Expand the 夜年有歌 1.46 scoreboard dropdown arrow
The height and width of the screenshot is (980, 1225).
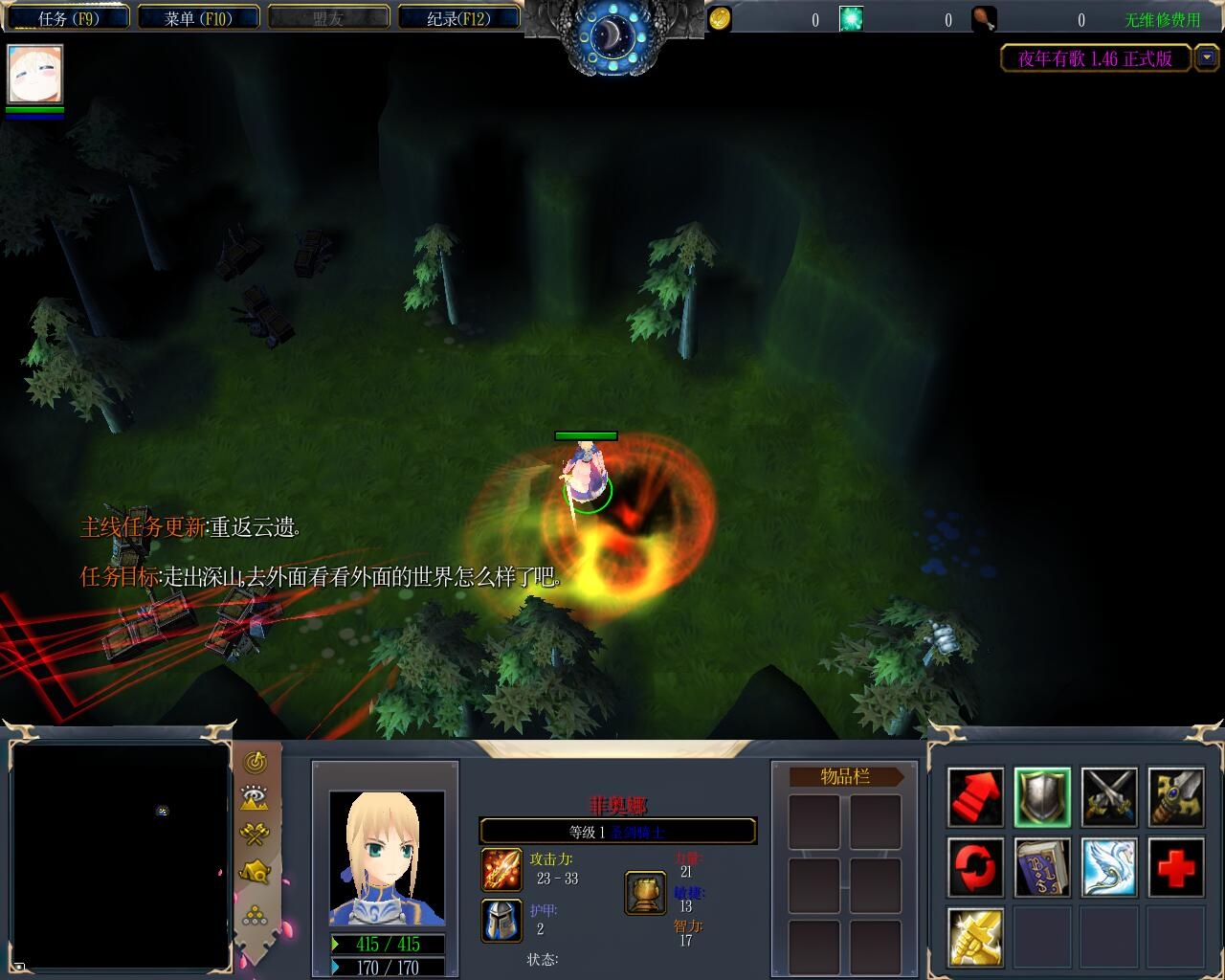[x=1206, y=58]
